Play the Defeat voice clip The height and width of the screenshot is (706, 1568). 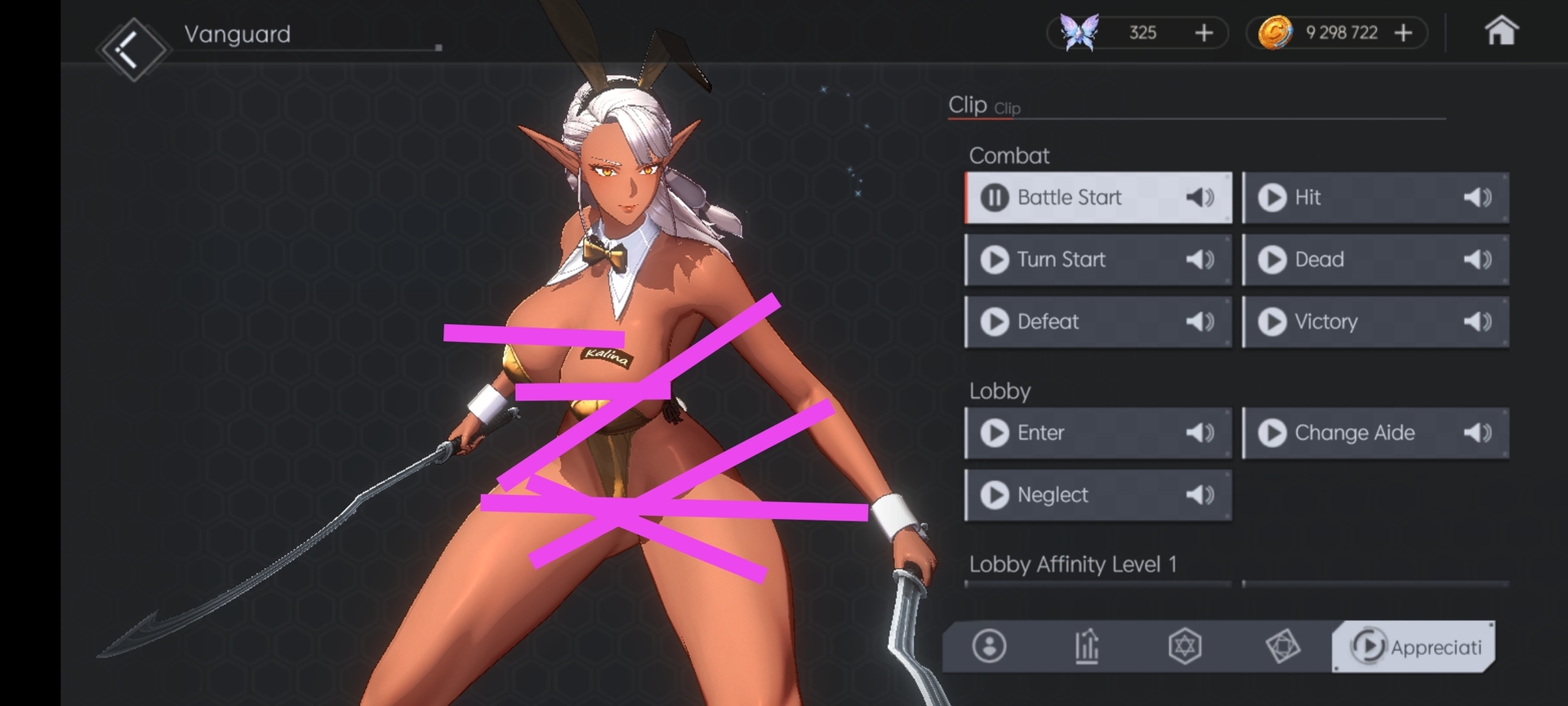coord(994,322)
